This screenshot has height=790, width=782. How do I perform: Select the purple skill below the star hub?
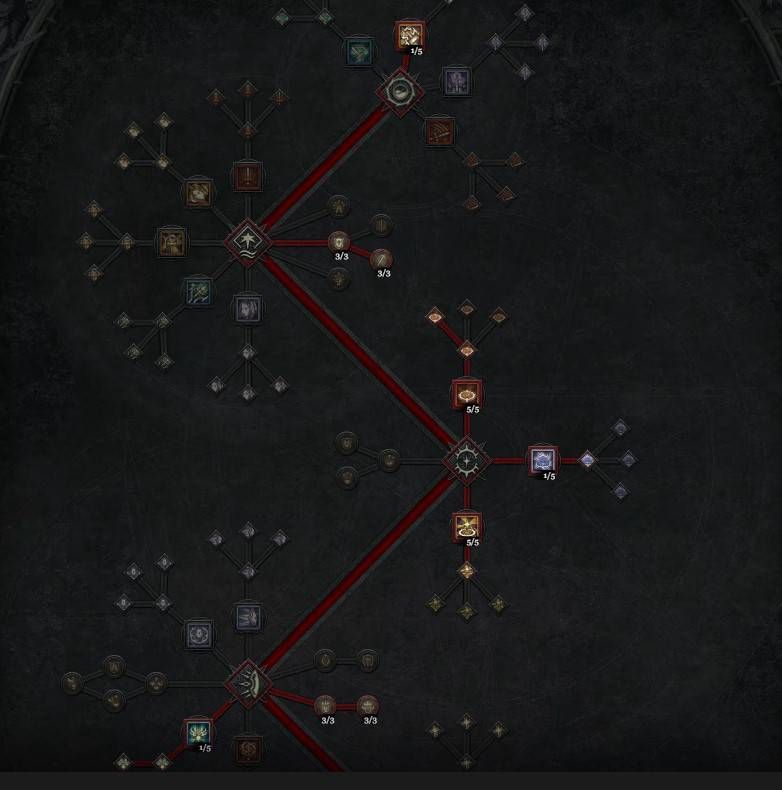247,308
